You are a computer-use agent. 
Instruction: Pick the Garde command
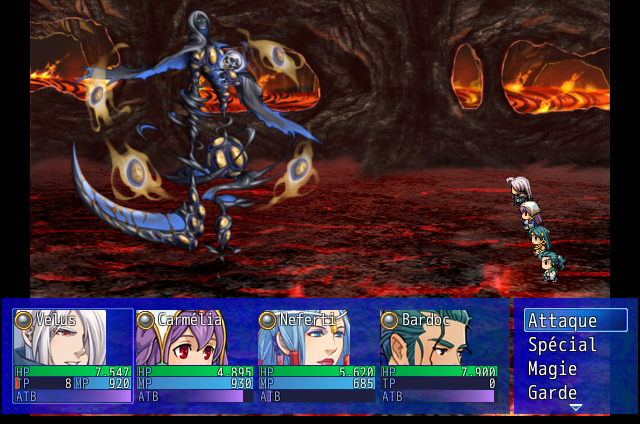pos(576,392)
